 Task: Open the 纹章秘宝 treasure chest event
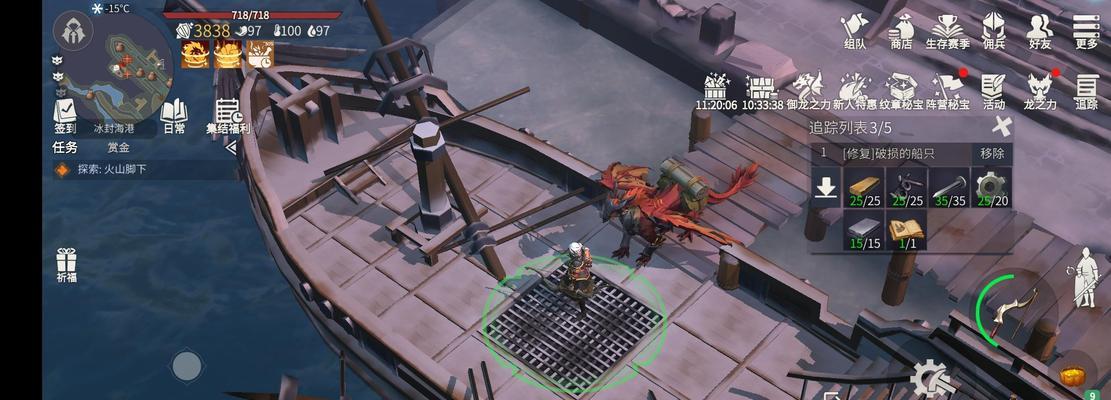click(x=901, y=90)
